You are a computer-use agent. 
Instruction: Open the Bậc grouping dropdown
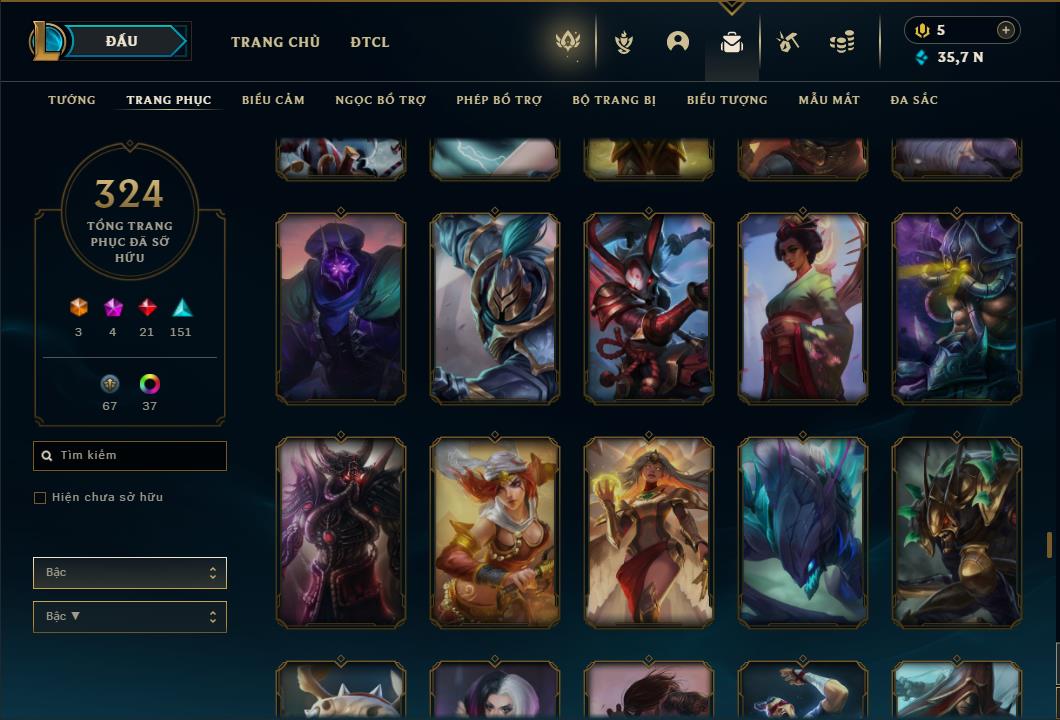pyautogui.click(x=130, y=573)
